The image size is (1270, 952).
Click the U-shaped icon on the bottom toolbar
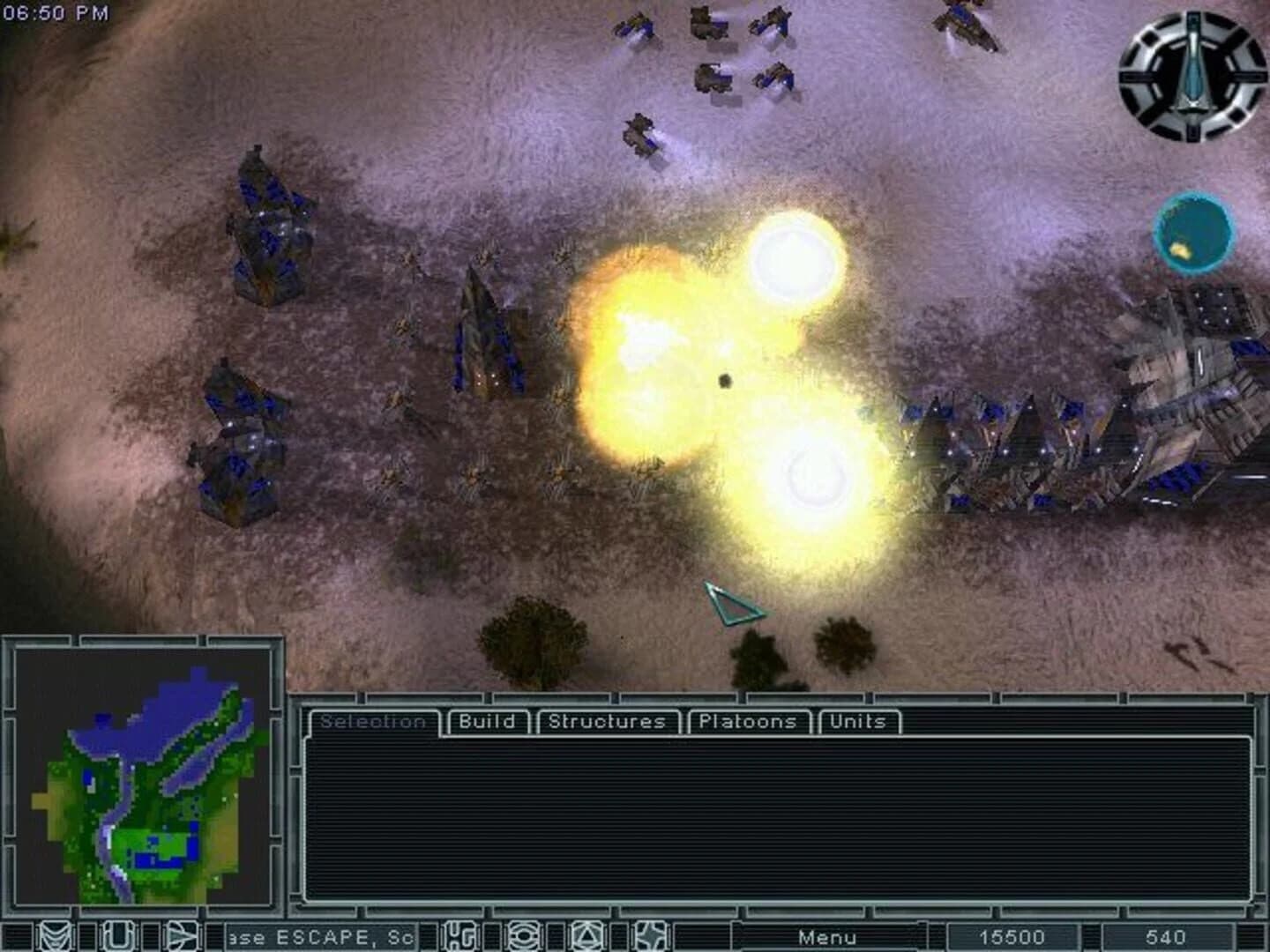119,937
